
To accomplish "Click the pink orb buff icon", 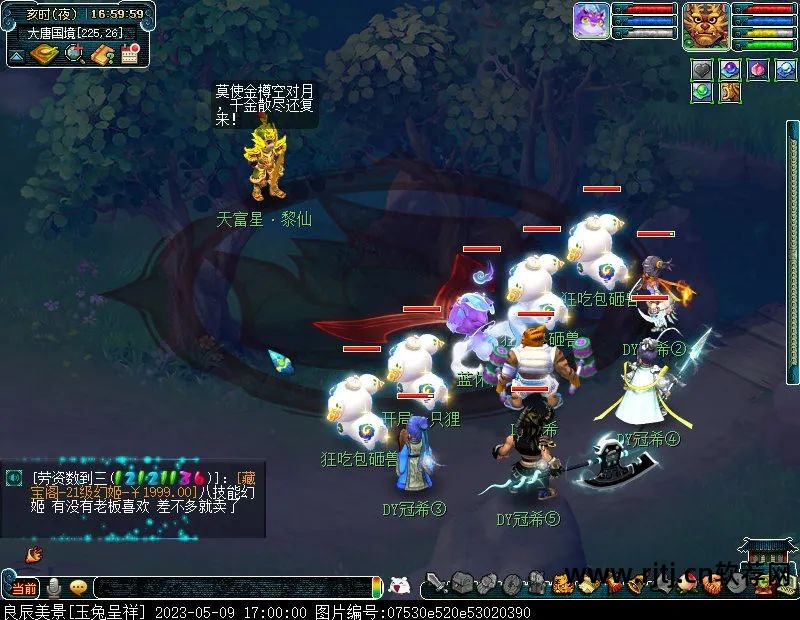I will coord(757,70).
